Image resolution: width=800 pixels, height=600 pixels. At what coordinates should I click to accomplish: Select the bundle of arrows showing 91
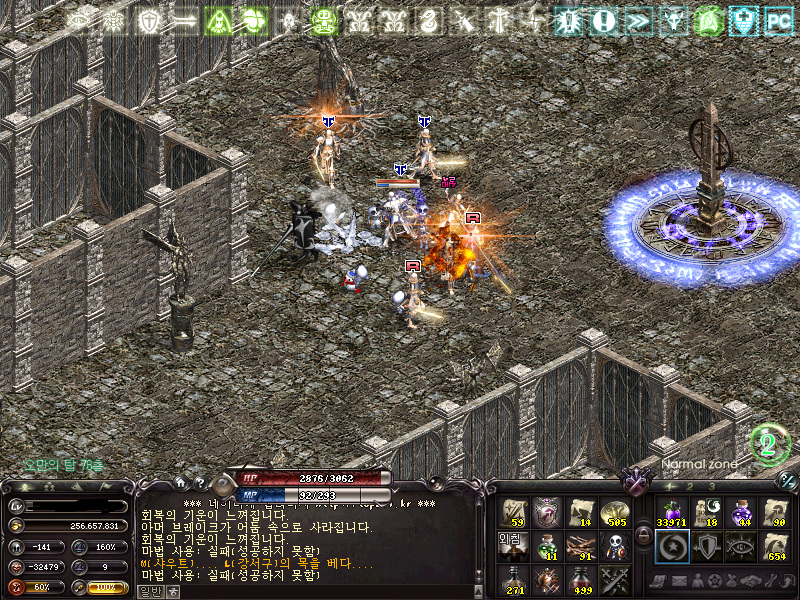(581, 546)
